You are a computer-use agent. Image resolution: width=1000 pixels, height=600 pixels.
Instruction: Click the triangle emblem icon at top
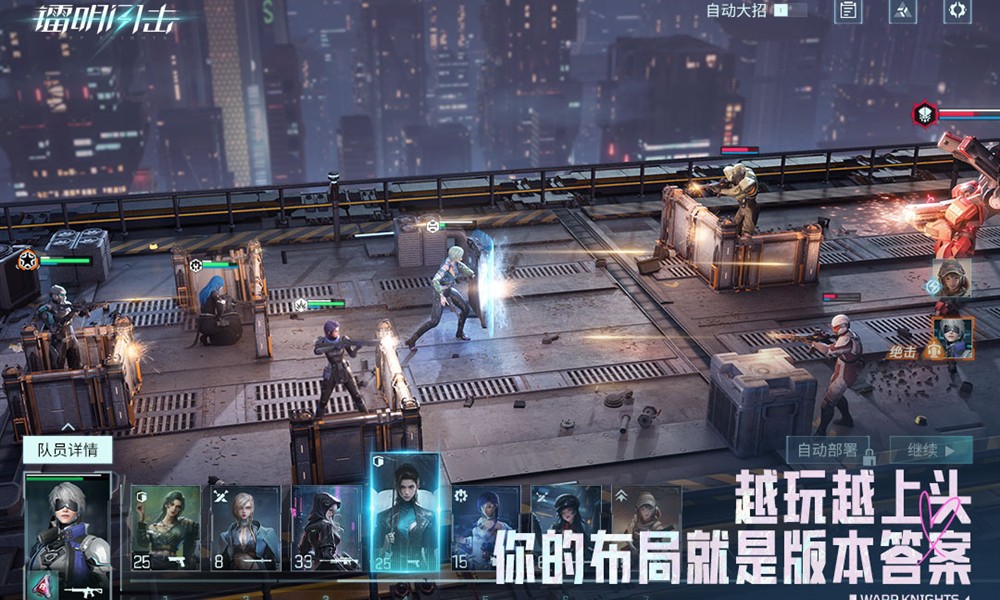tap(903, 11)
